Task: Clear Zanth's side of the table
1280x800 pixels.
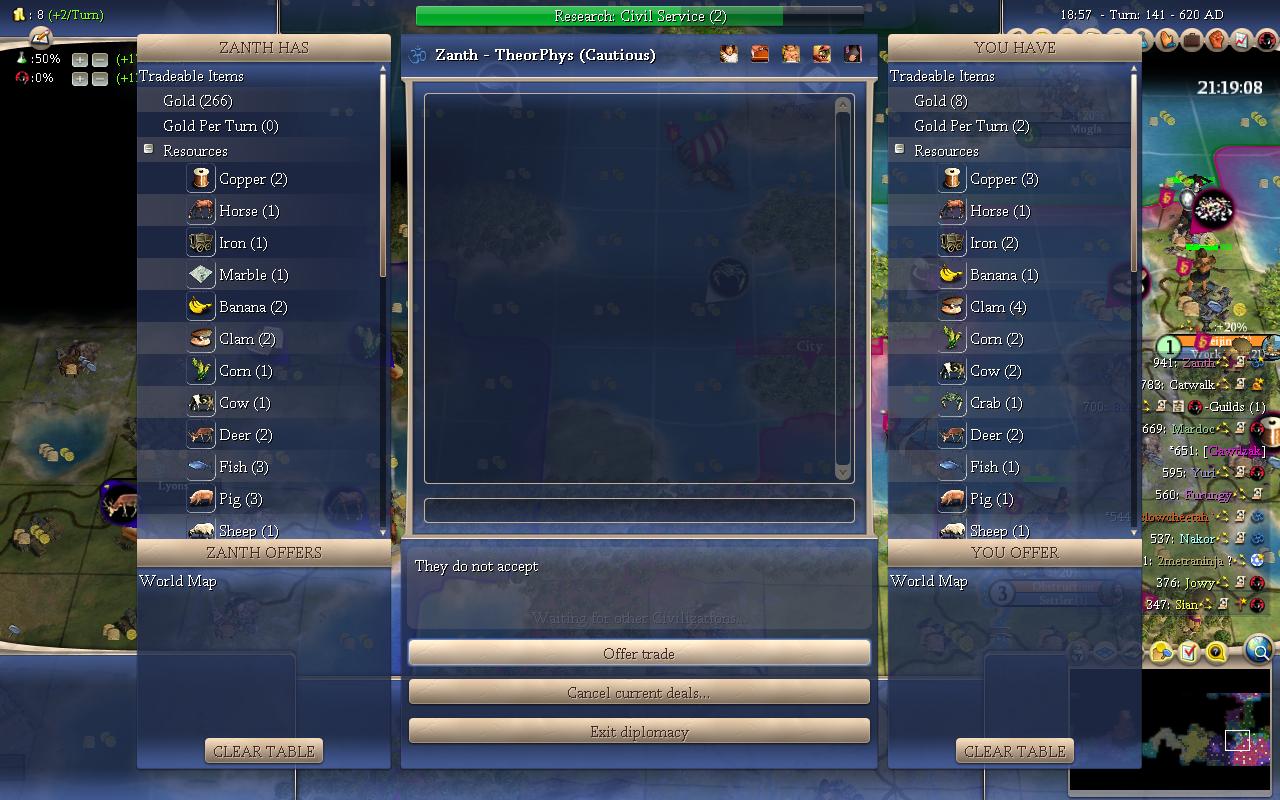Action: [x=264, y=751]
